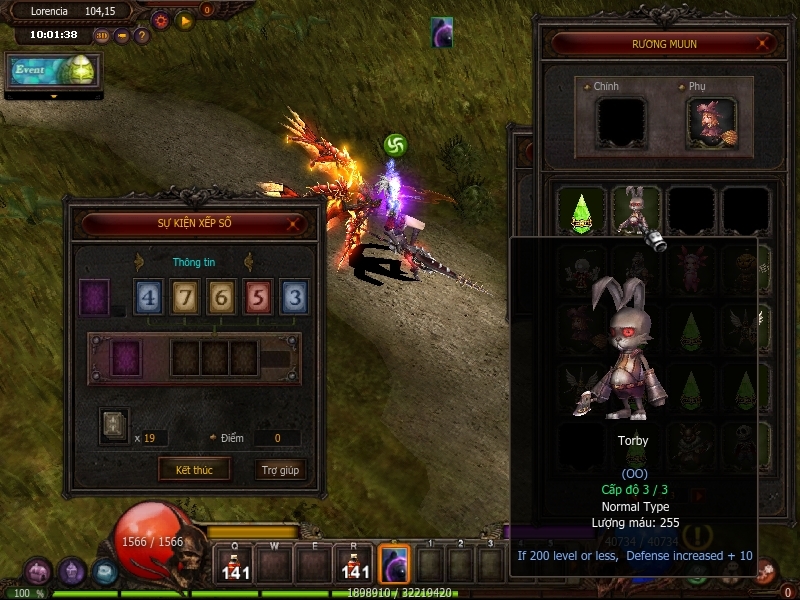800x600 pixels.
Task: Toggle the 3D view button
Action: (102, 36)
